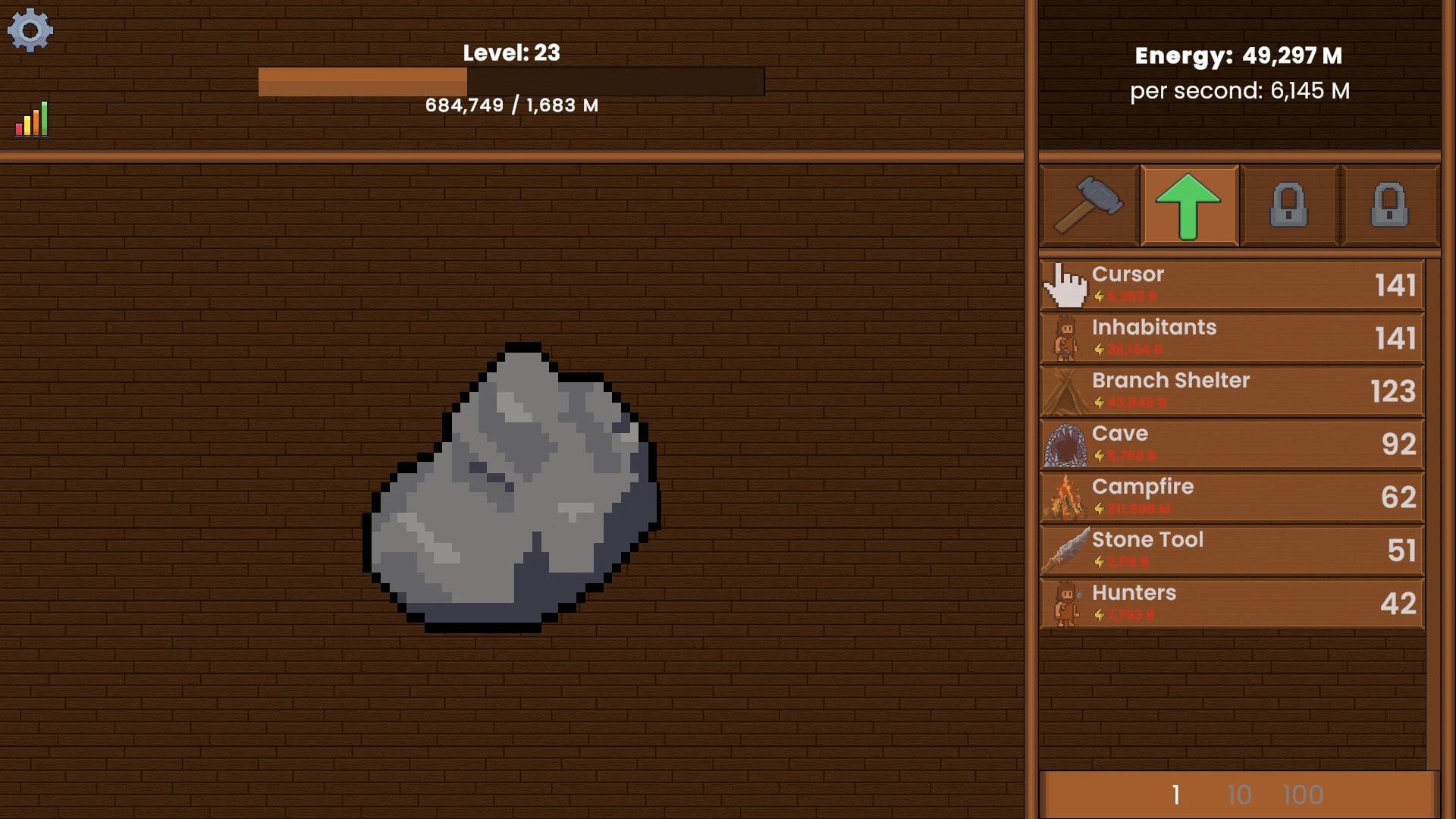Buy an Inhabitants upgrade
Screen dimensions: 1456x819
pos(1228,338)
